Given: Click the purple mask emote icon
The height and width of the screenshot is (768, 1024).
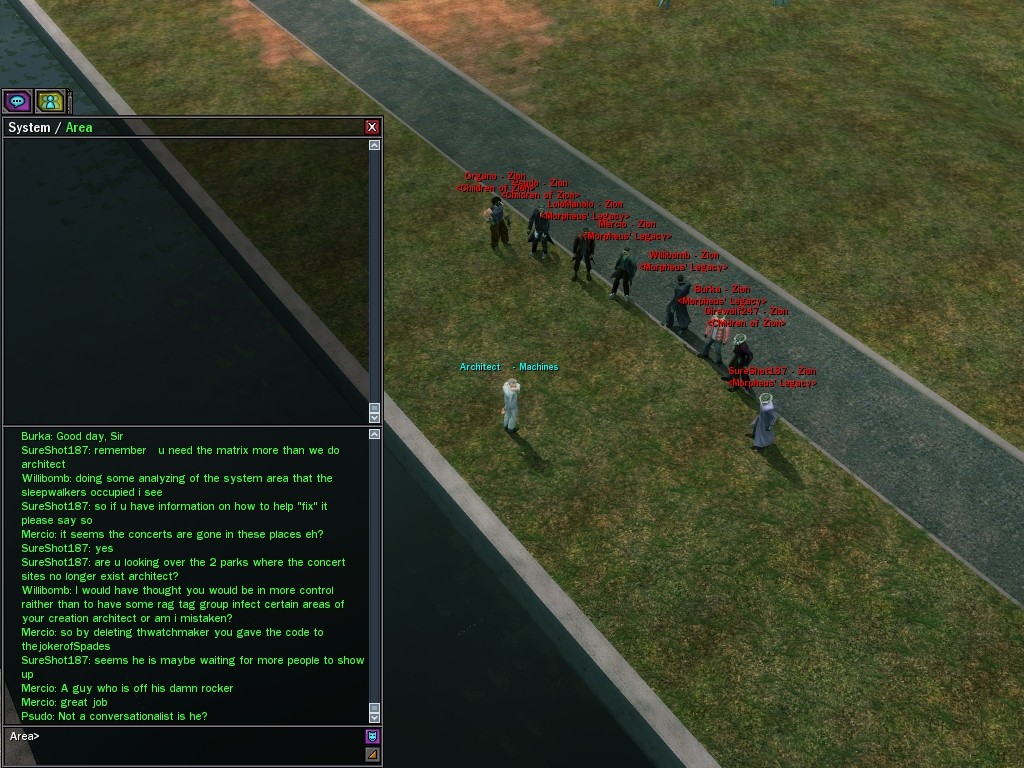Looking at the screenshot, I should coord(372,736).
